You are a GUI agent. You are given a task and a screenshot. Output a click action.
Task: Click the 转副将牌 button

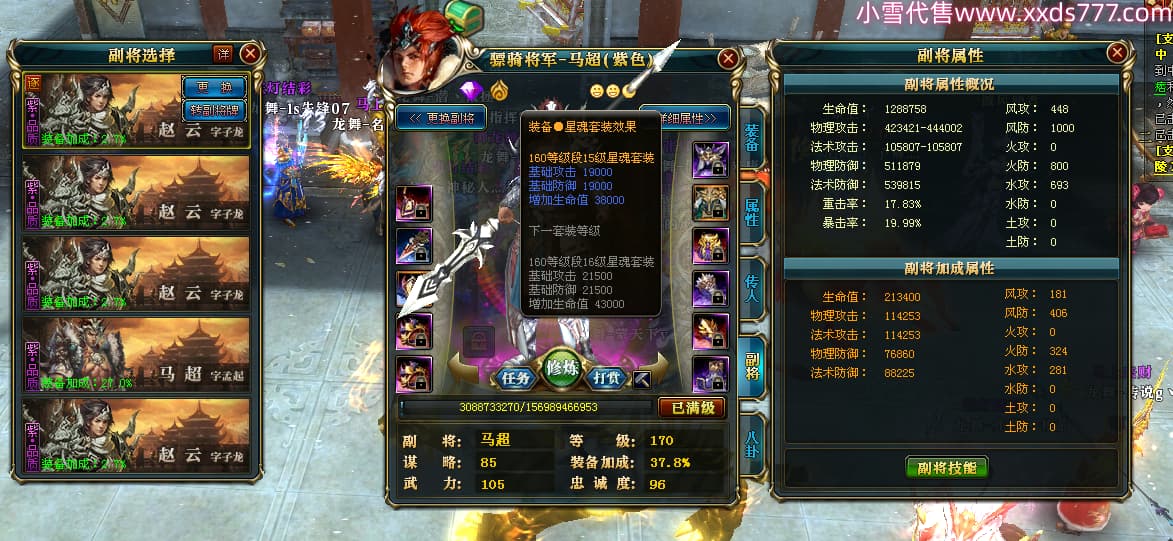pyautogui.click(x=214, y=110)
